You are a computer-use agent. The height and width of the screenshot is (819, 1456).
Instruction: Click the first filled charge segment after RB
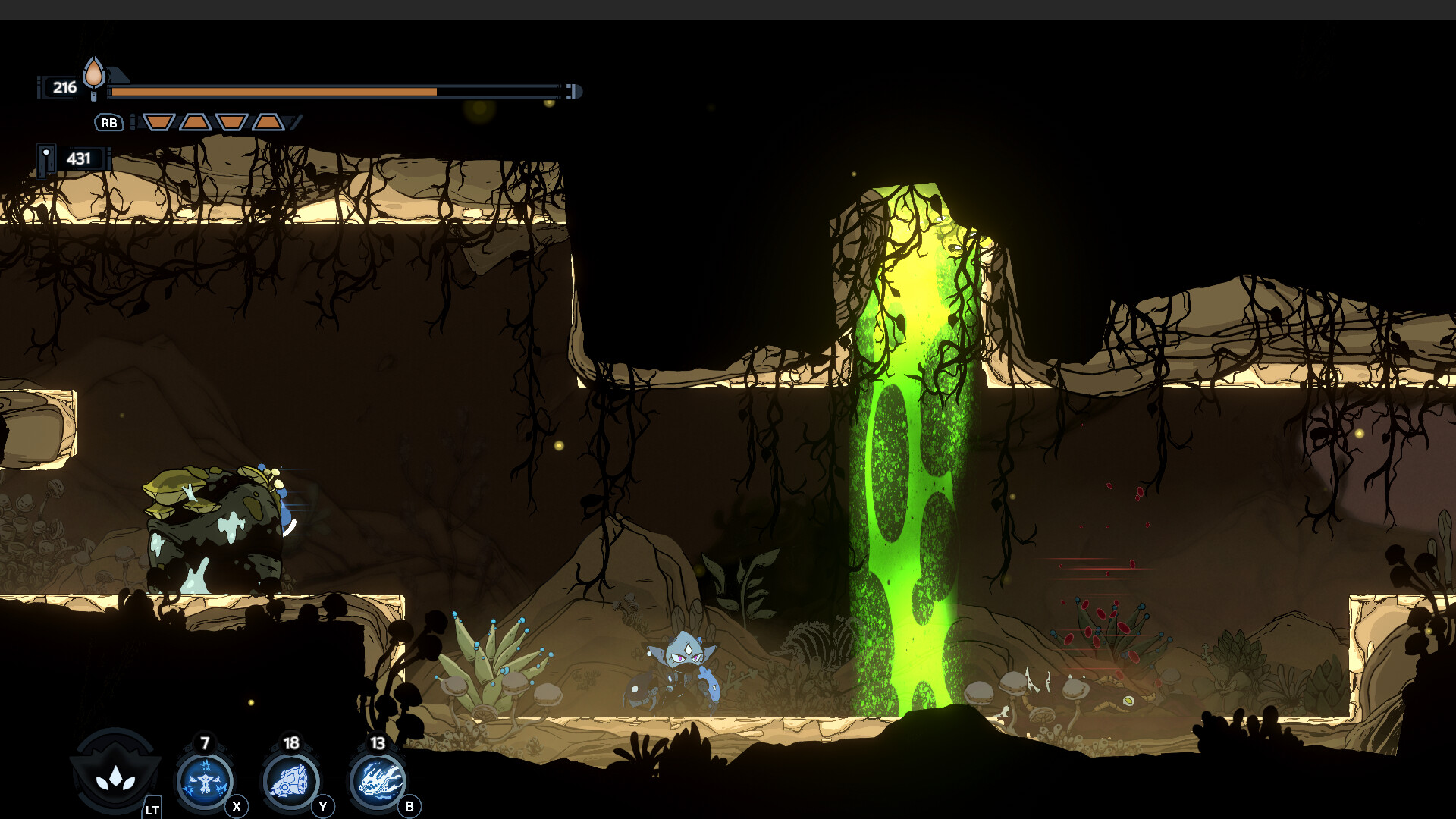pos(159,122)
